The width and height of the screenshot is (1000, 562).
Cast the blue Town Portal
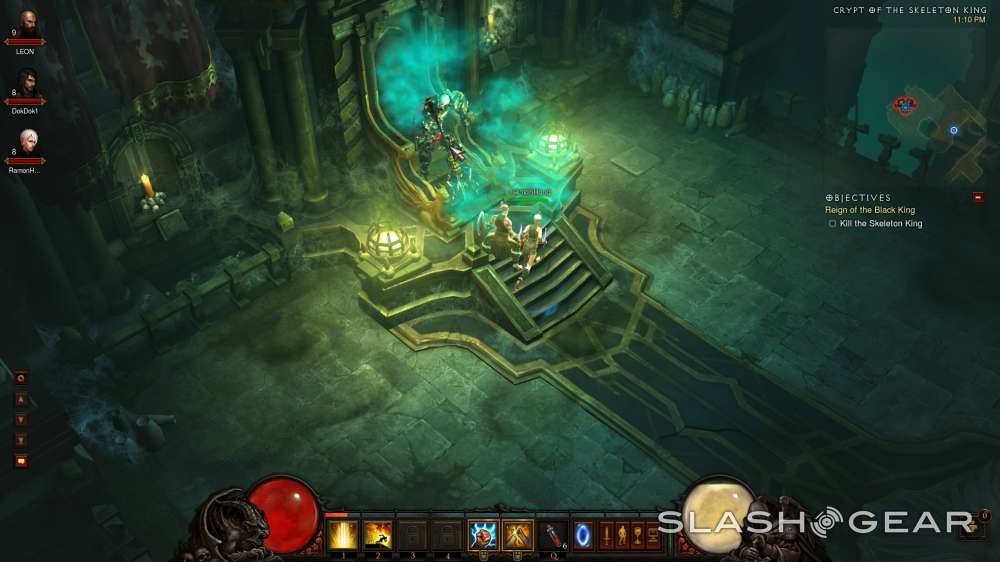pyautogui.click(x=582, y=534)
